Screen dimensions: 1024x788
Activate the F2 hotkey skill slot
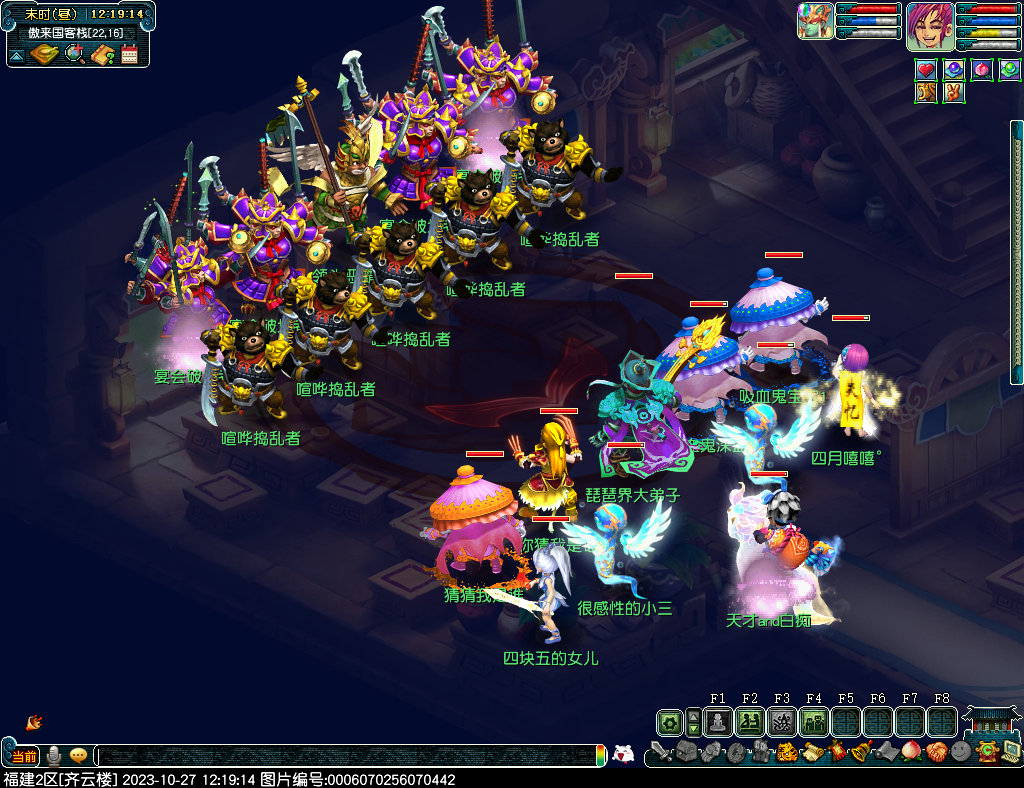(x=749, y=722)
